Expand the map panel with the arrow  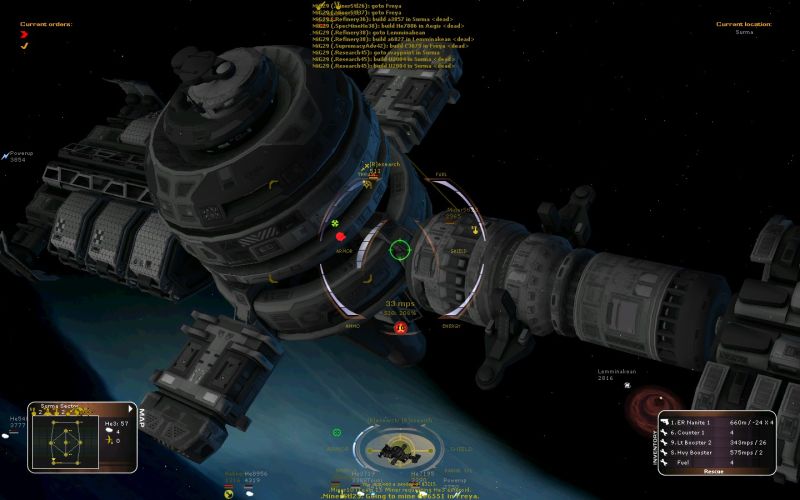[x=131, y=407]
